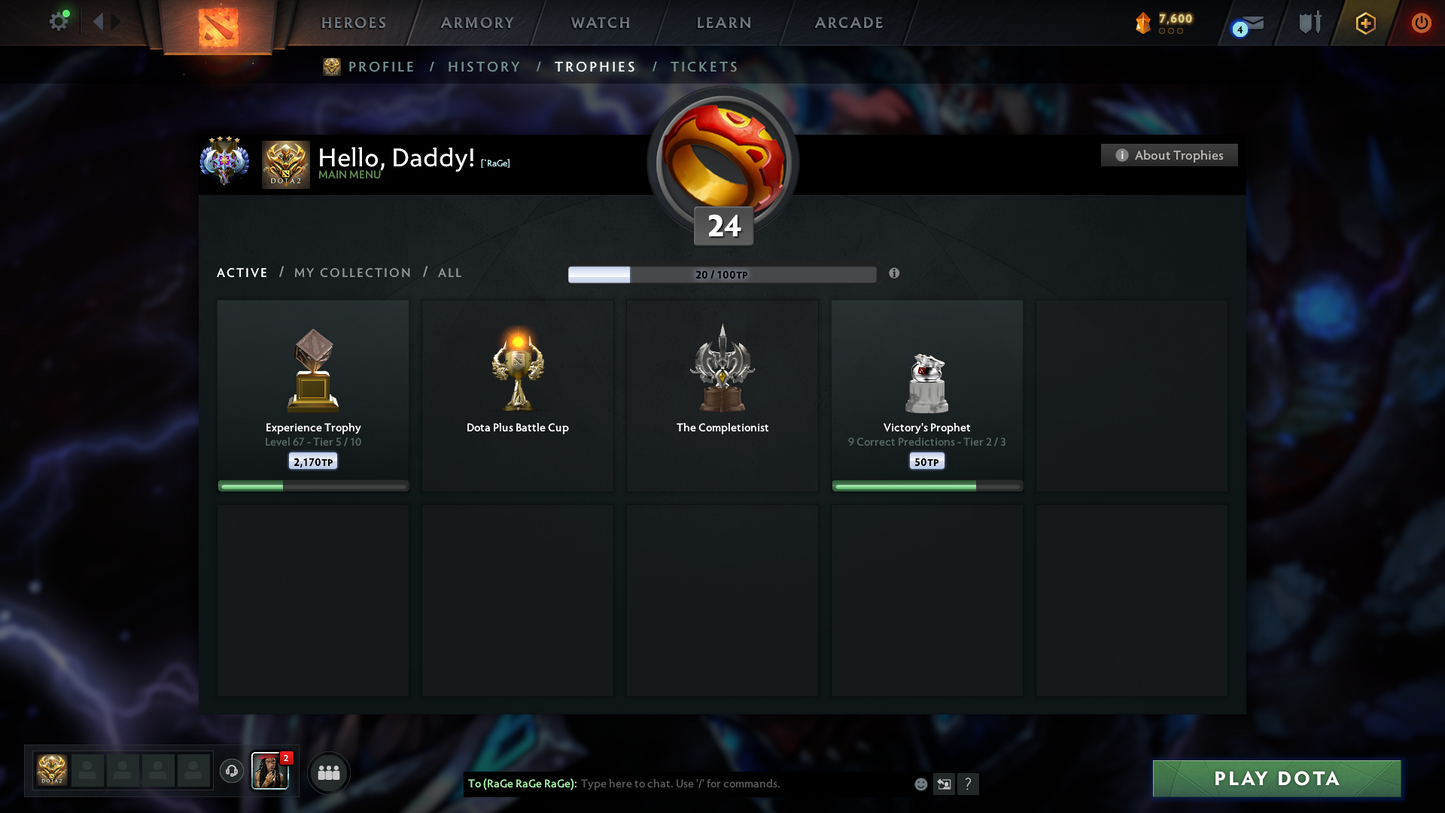
Task: Open the settings gear icon
Action: 58,20
